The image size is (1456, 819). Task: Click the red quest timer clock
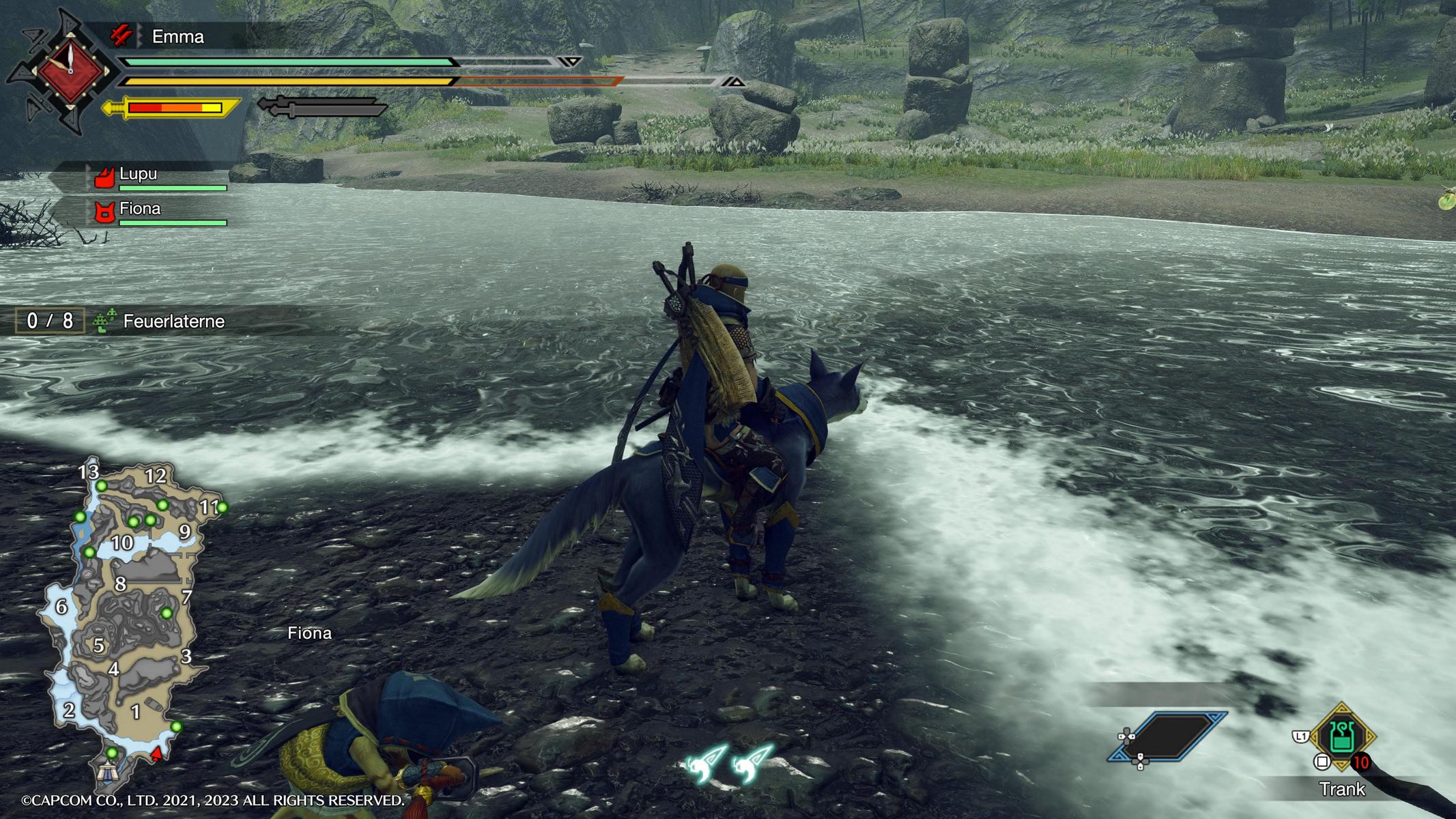(x=70, y=70)
